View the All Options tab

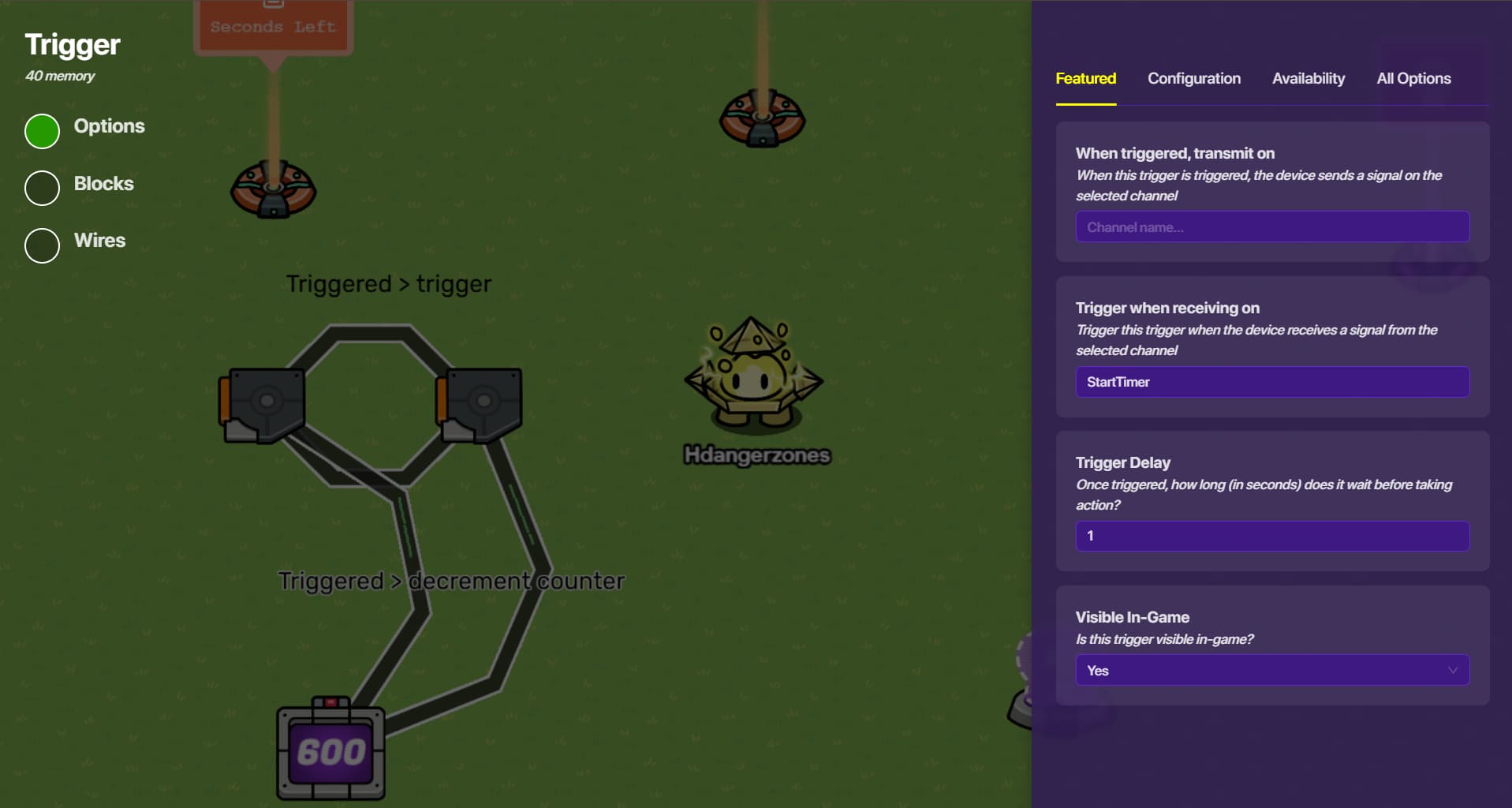click(1413, 79)
